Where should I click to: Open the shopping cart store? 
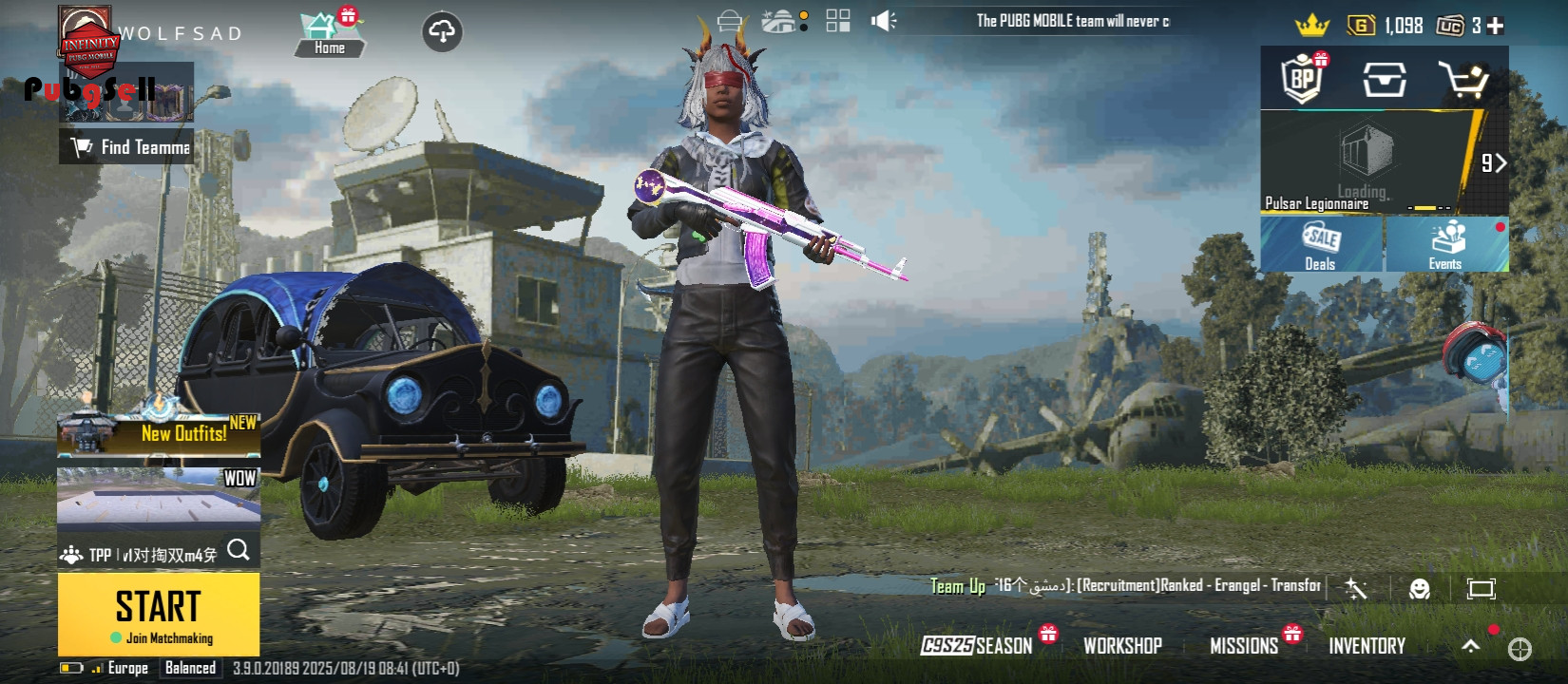tap(1463, 81)
